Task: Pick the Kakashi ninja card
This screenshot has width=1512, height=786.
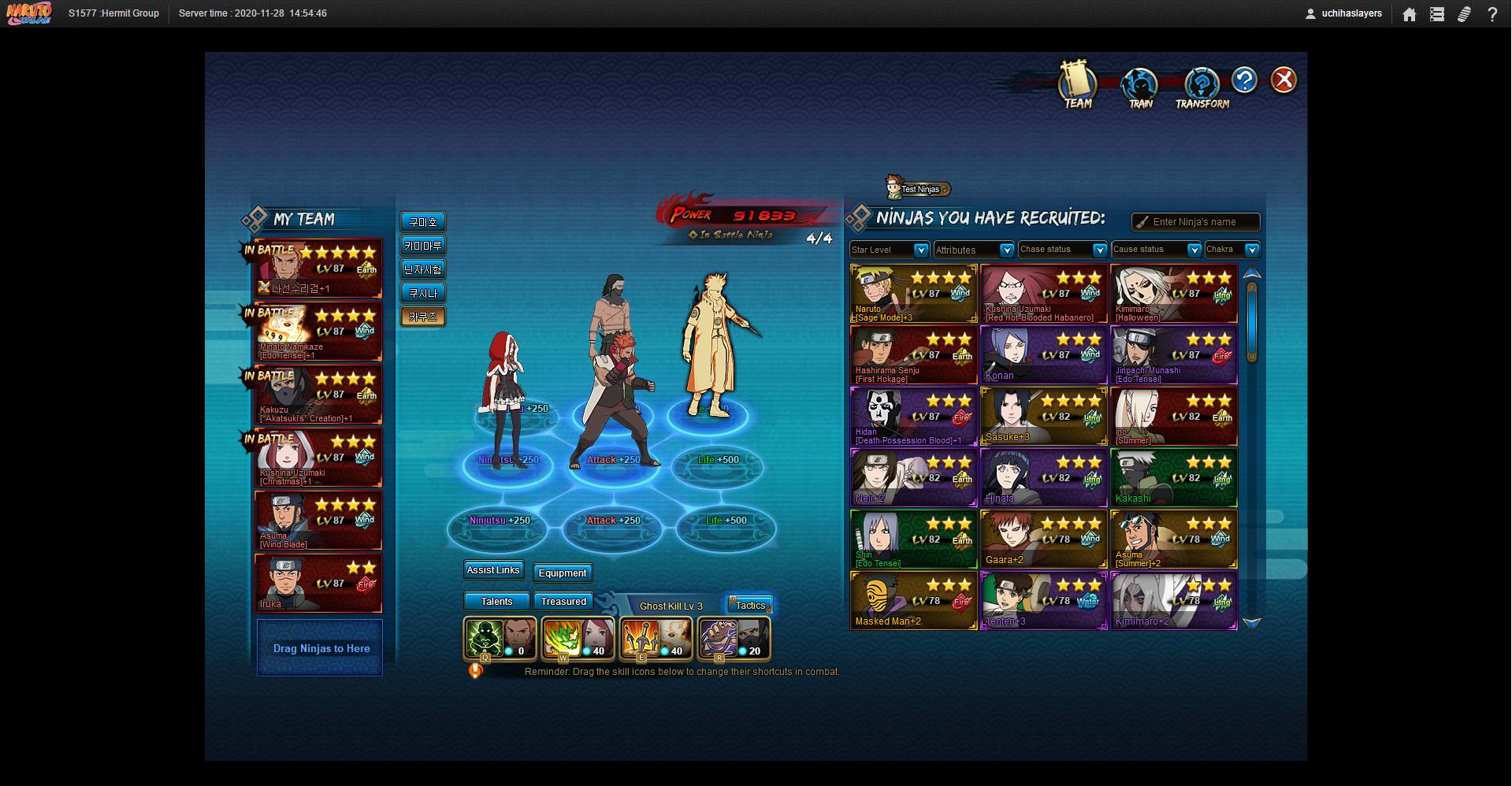Action: 1173,478
